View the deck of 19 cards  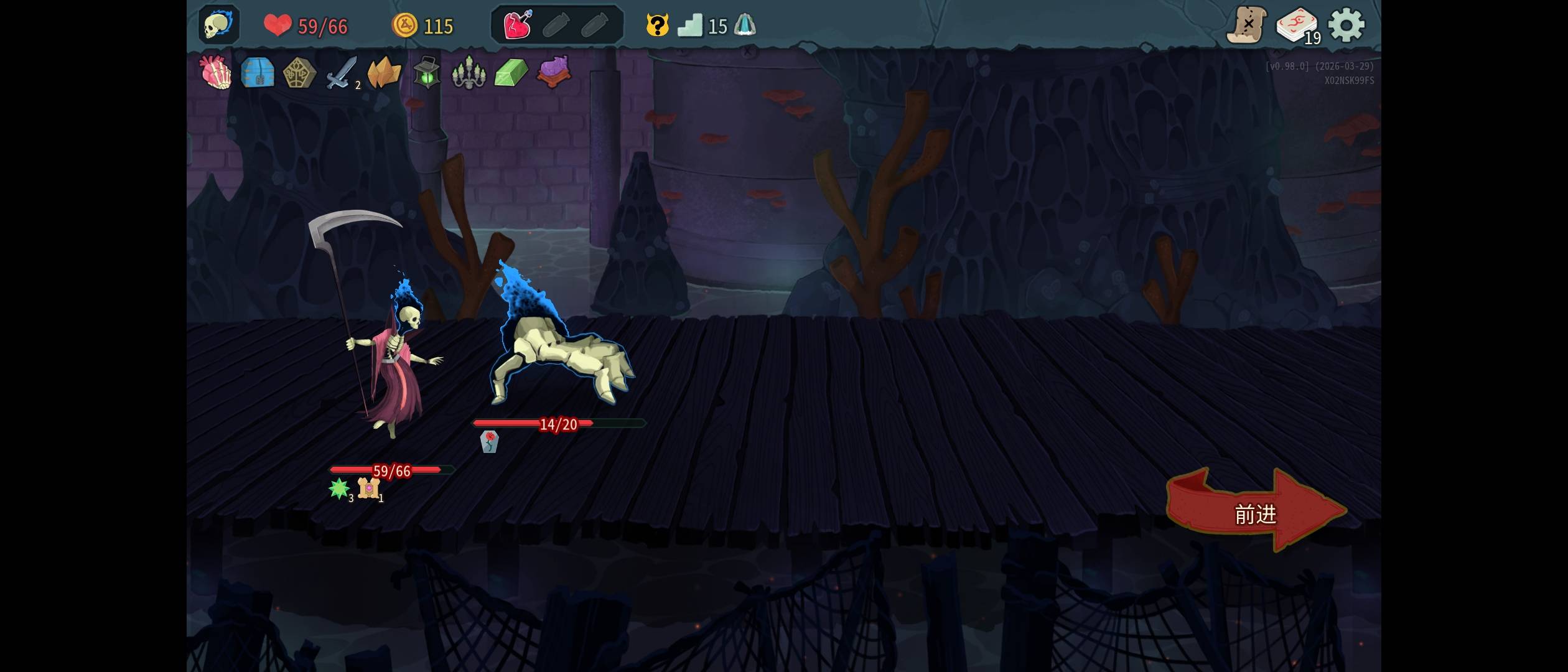[1297, 26]
